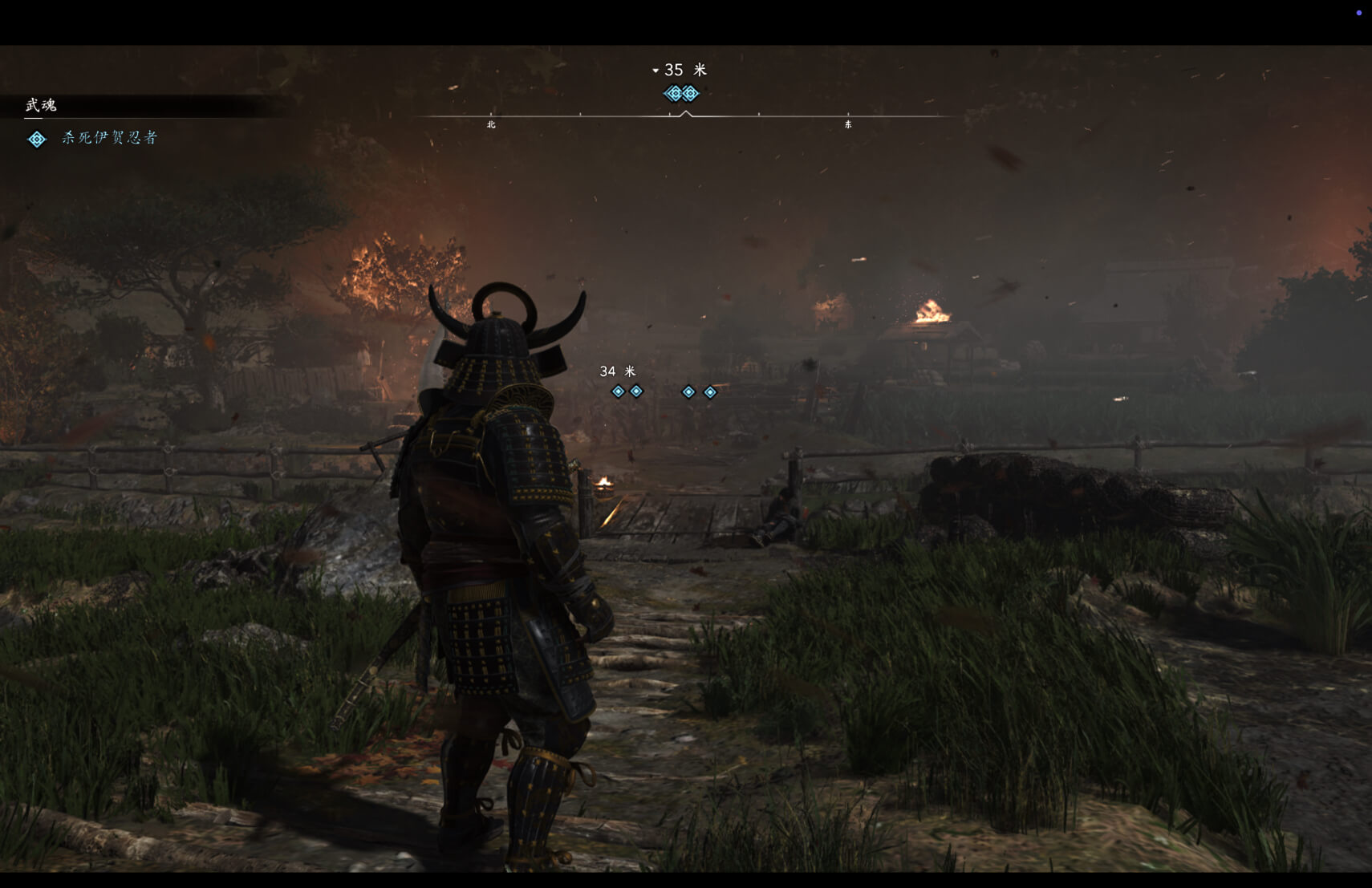Open the 武魂 quest title in tracker
Viewport: 1372px width, 888px height.
tap(41, 105)
